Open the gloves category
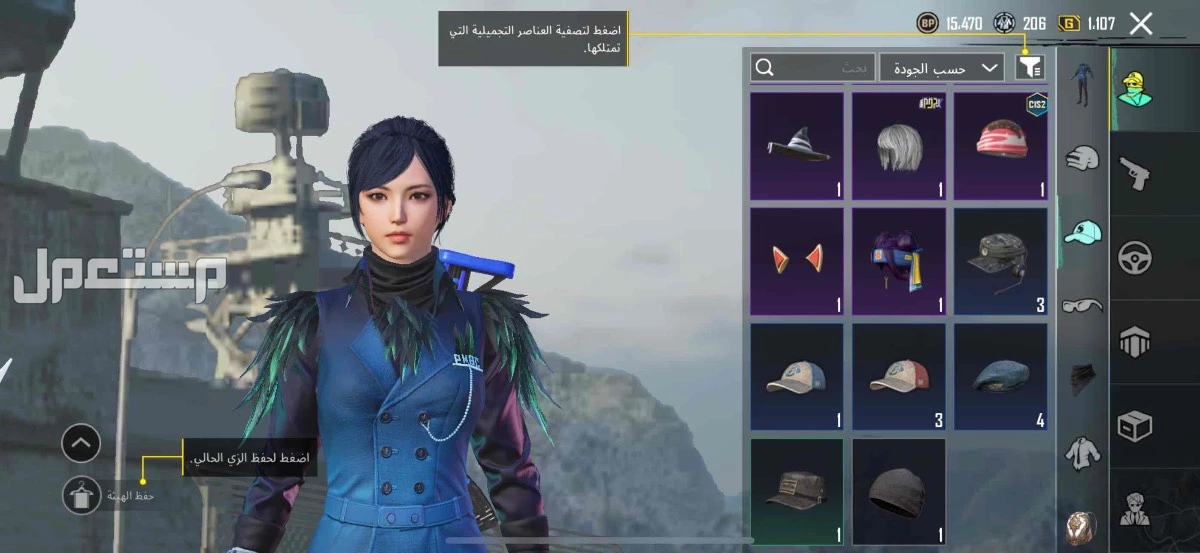This screenshot has width=1200, height=553. [1082, 158]
